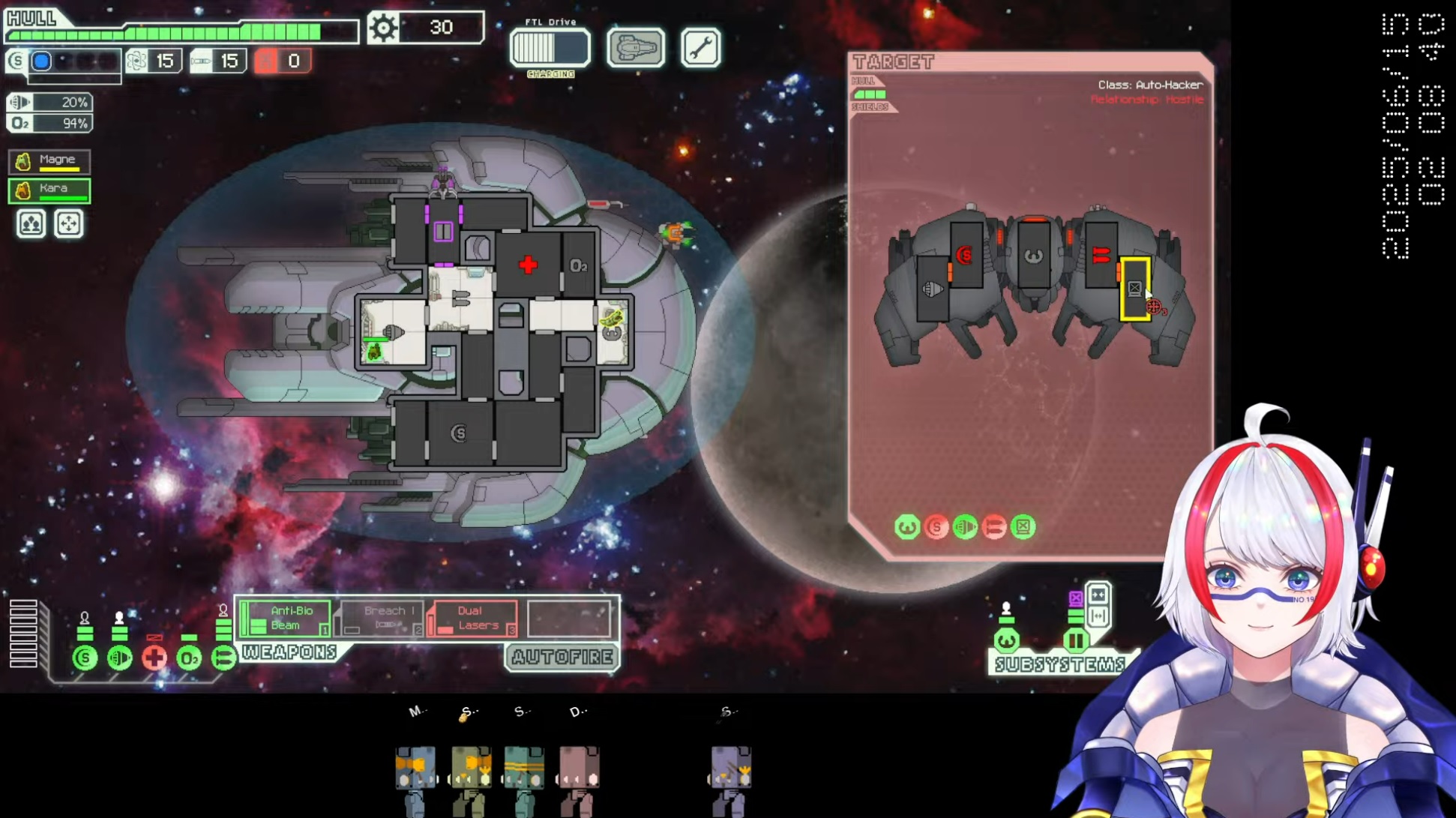Open the wrench upgrade menu
The width and height of the screenshot is (1456, 818).
700,49
